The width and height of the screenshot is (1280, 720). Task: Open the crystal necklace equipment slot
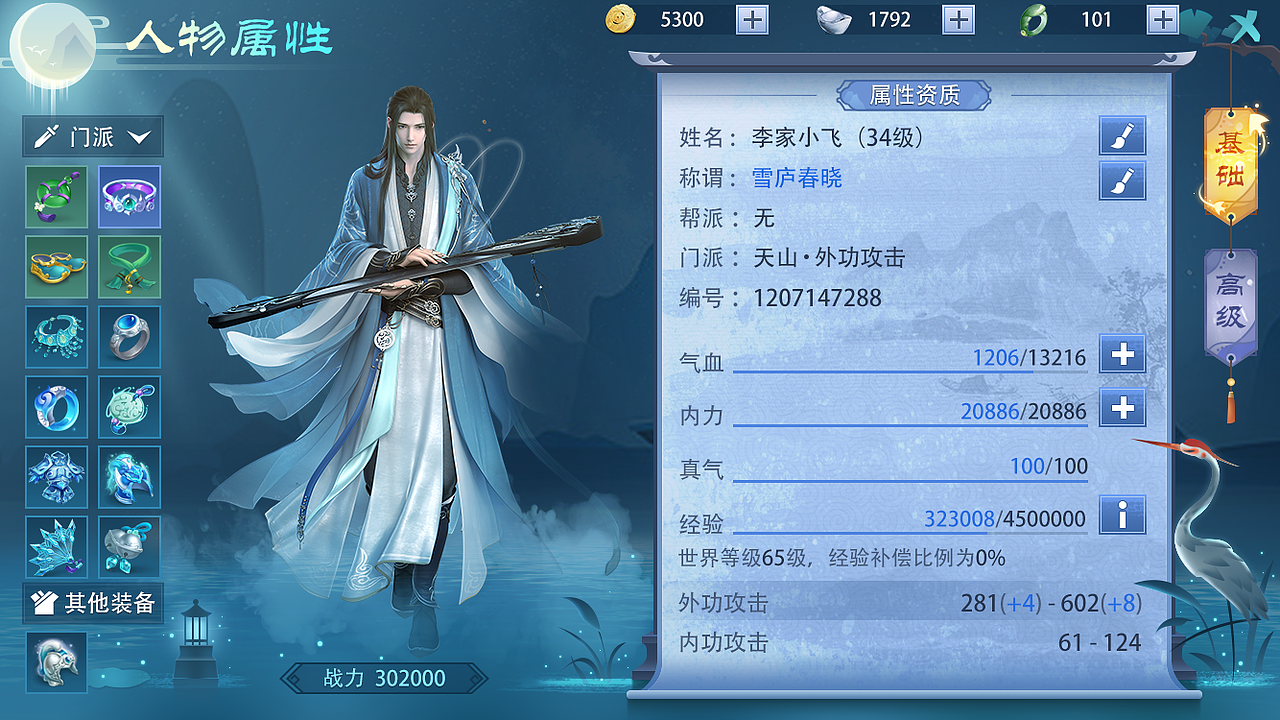point(56,337)
